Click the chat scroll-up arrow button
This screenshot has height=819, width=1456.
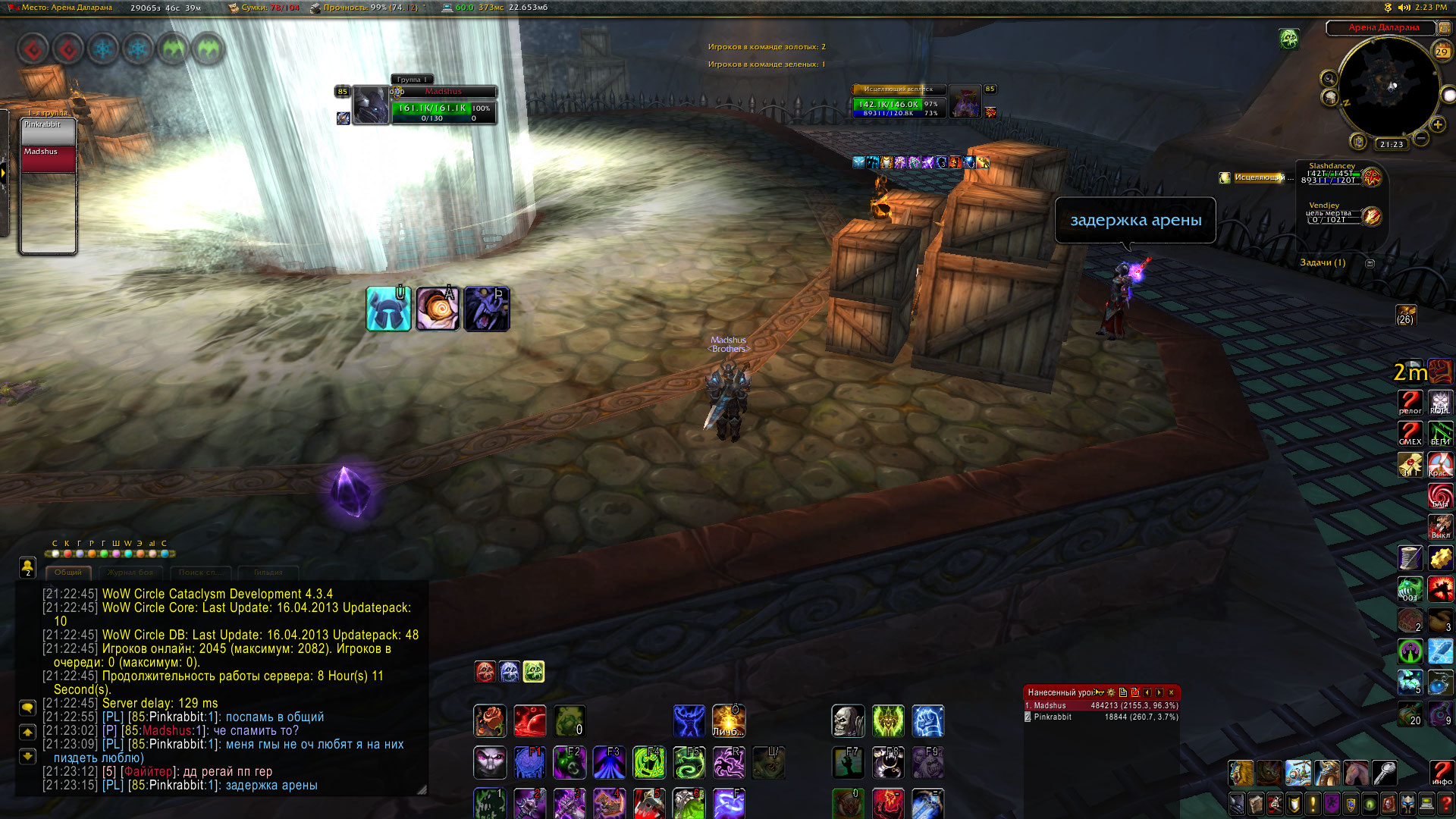[x=27, y=733]
